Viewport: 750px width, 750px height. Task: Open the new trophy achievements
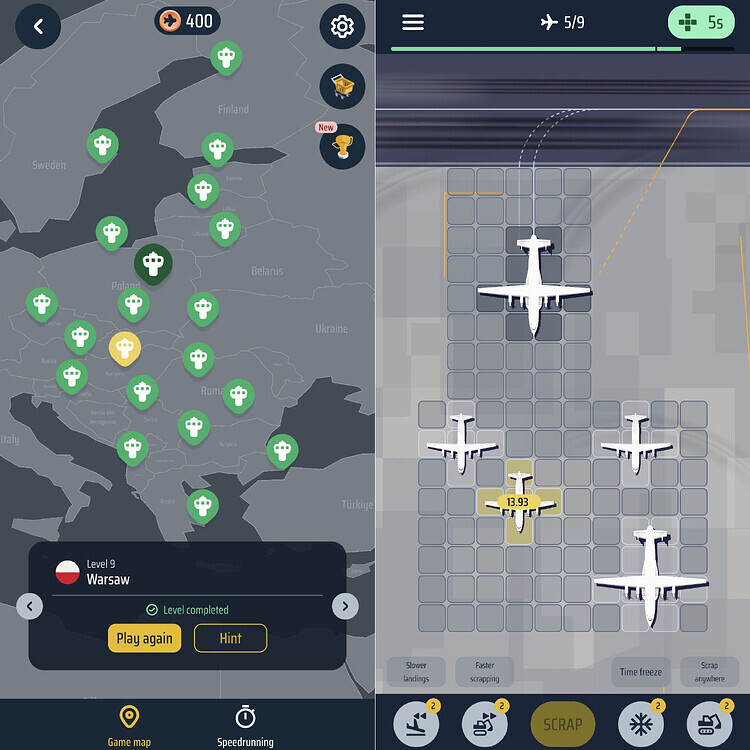point(342,147)
